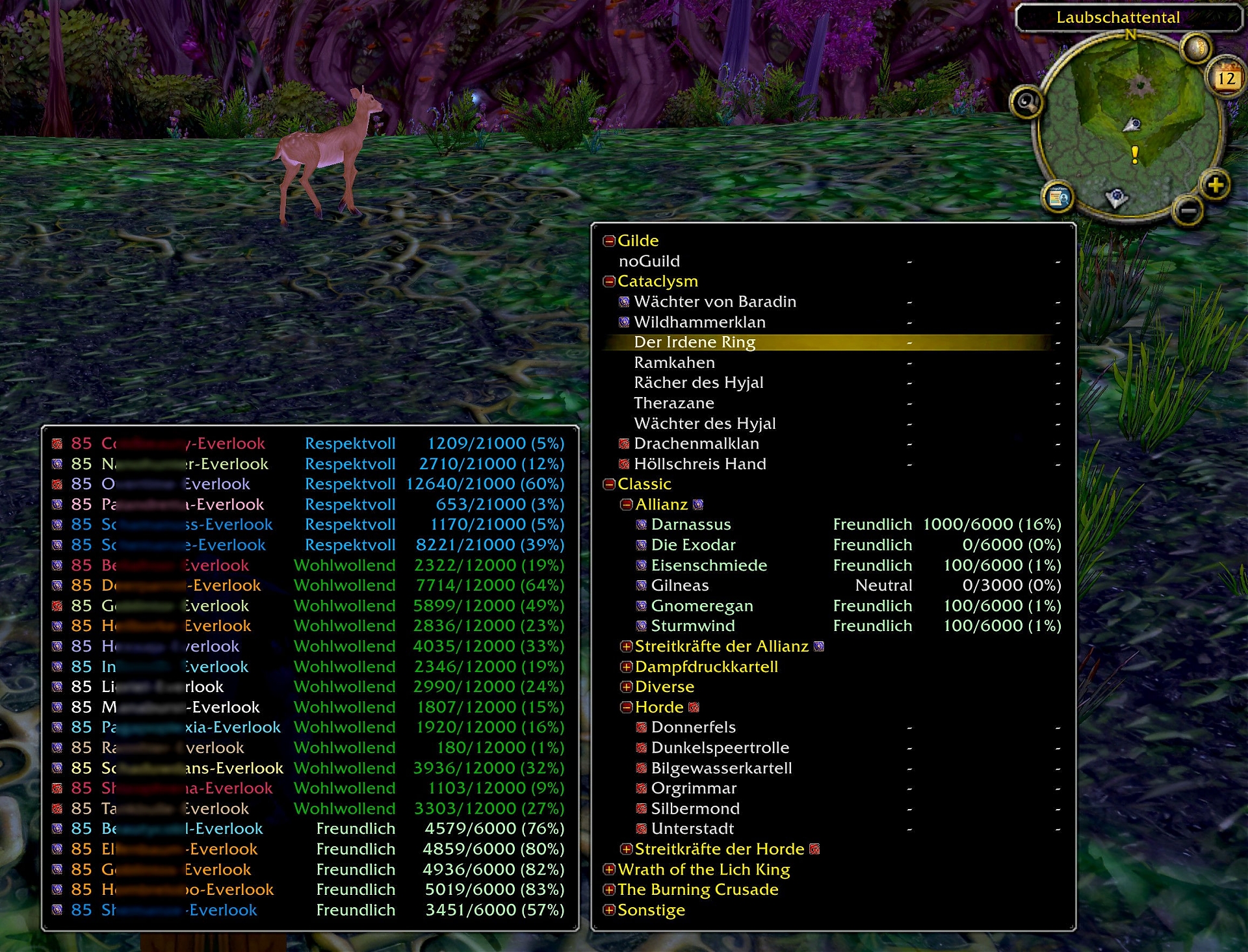This screenshot has width=1248, height=952.
Task: Expand the Wrath of the Lich King category
Action: (x=609, y=869)
